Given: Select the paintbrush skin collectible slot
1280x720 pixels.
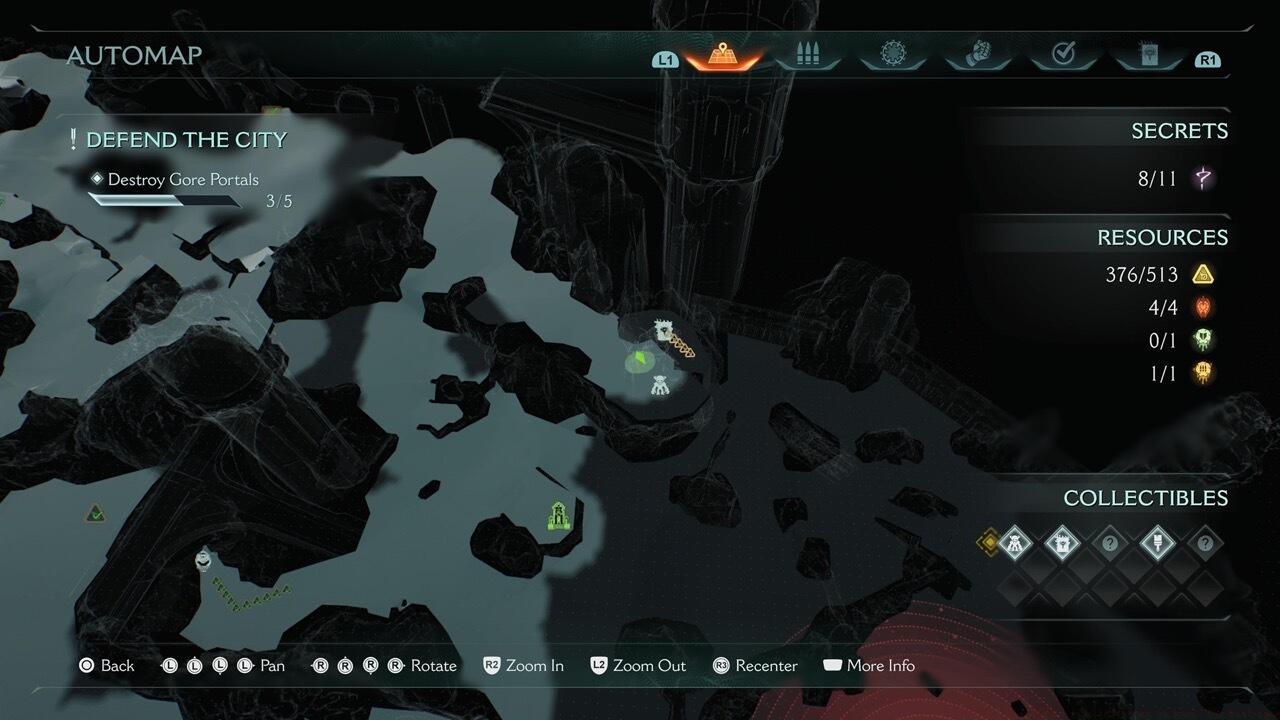Looking at the screenshot, I should pos(1158,544).
